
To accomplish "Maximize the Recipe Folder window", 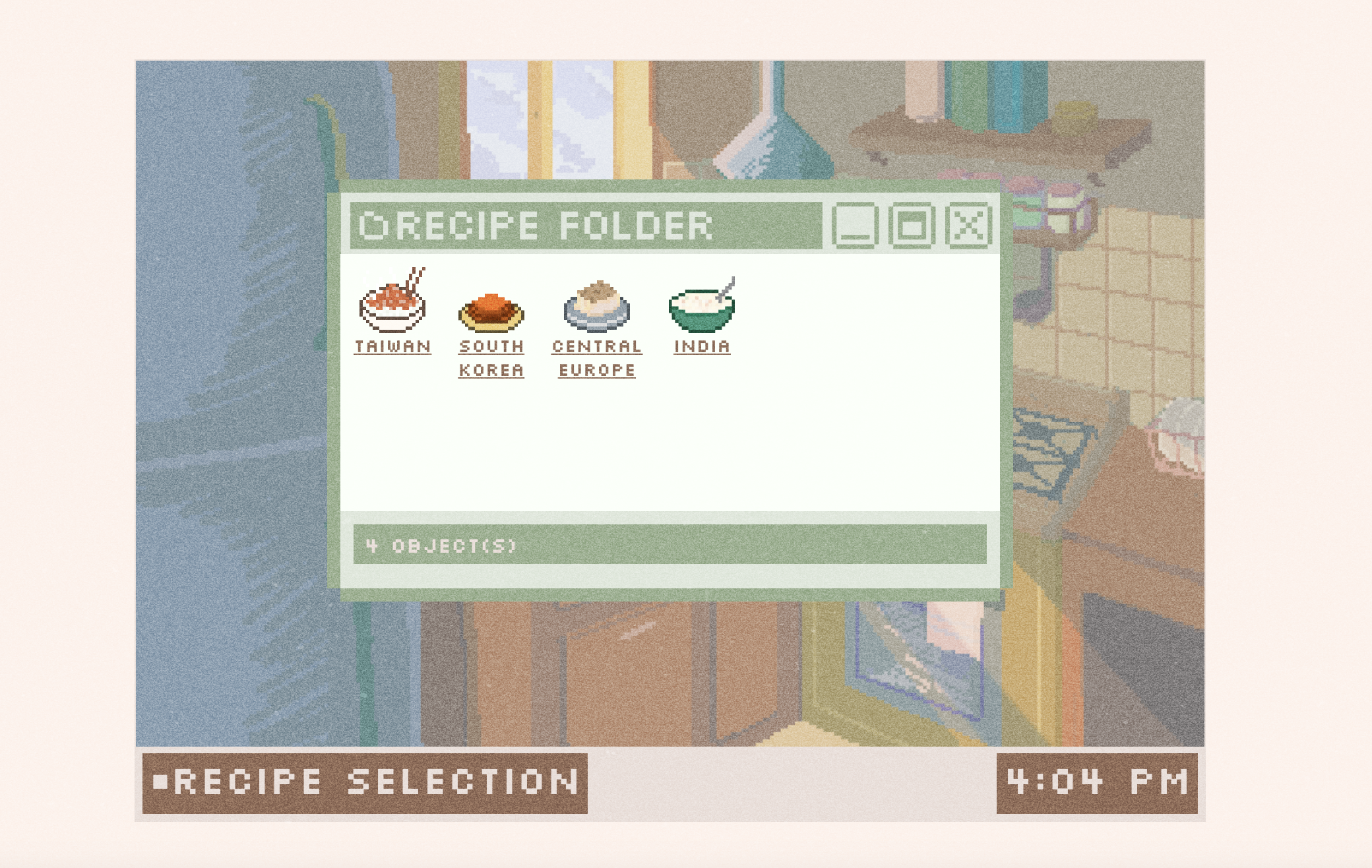I will 911,226.
